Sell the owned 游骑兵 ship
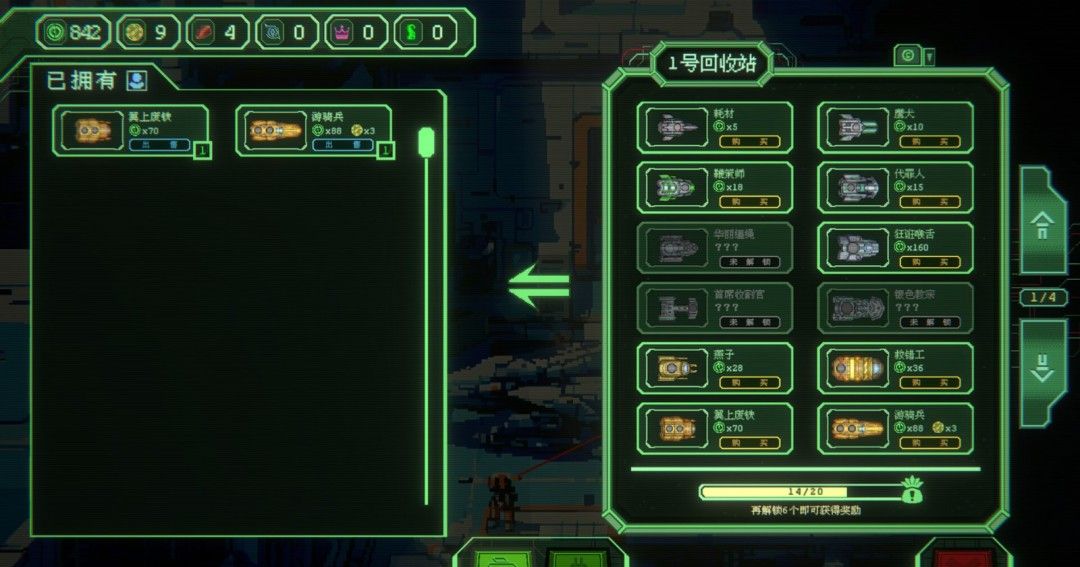The height and width of the screenshot is (567, 1080). click(337, 145)
